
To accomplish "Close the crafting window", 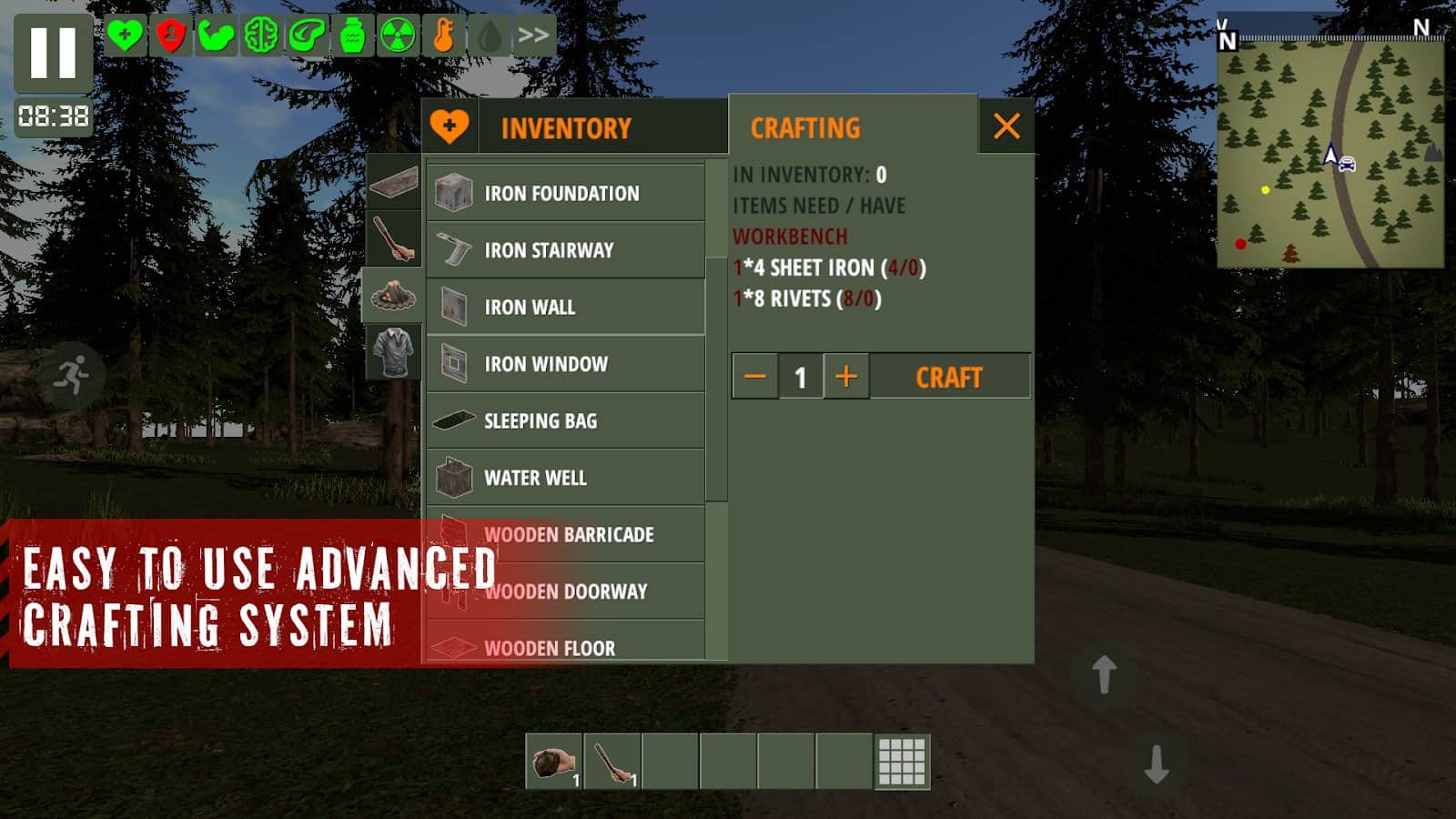I will tap(1006, 126).
